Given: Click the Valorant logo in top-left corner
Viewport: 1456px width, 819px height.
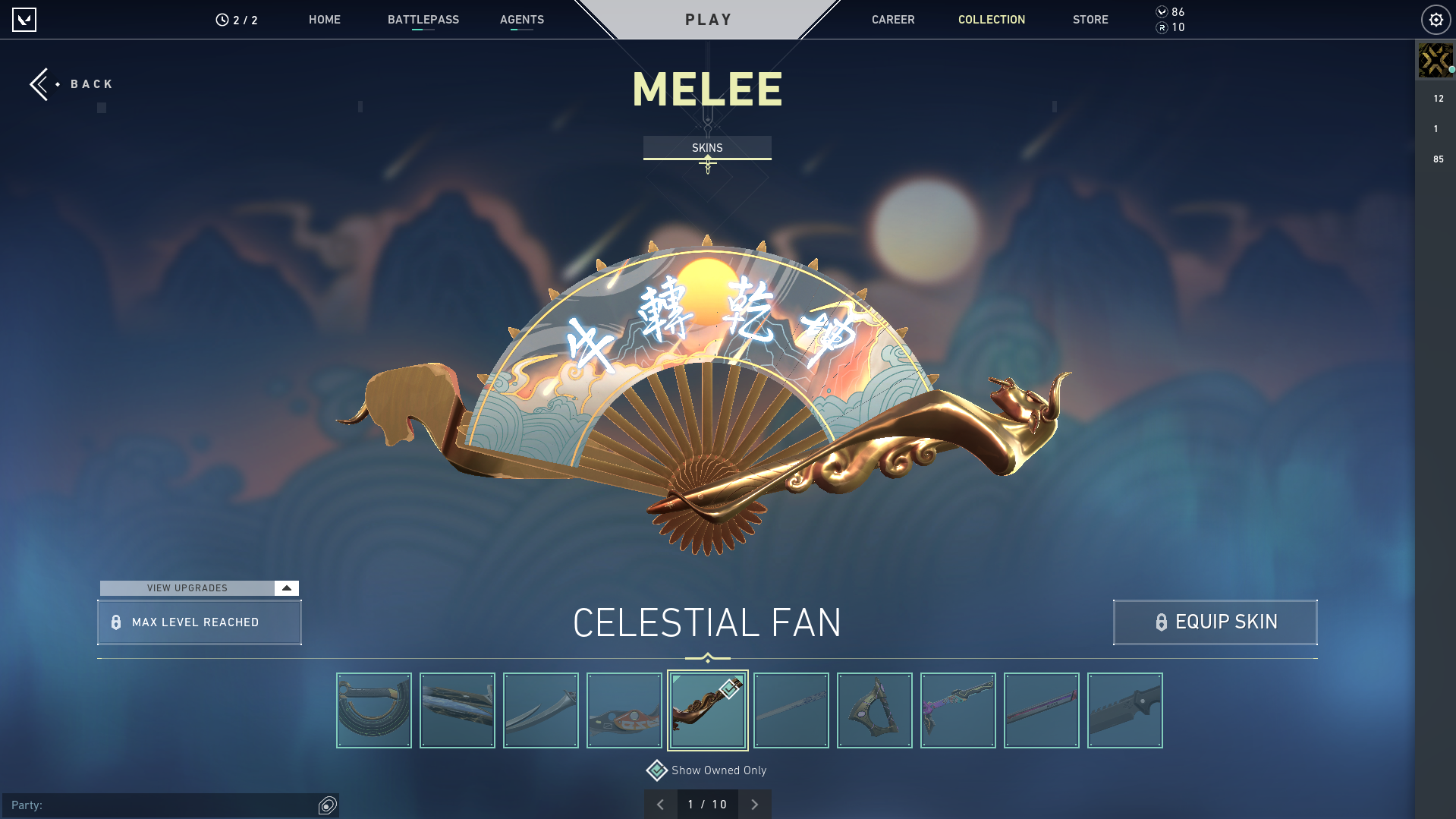Looking at the screenshot, I should coord(25,20).
